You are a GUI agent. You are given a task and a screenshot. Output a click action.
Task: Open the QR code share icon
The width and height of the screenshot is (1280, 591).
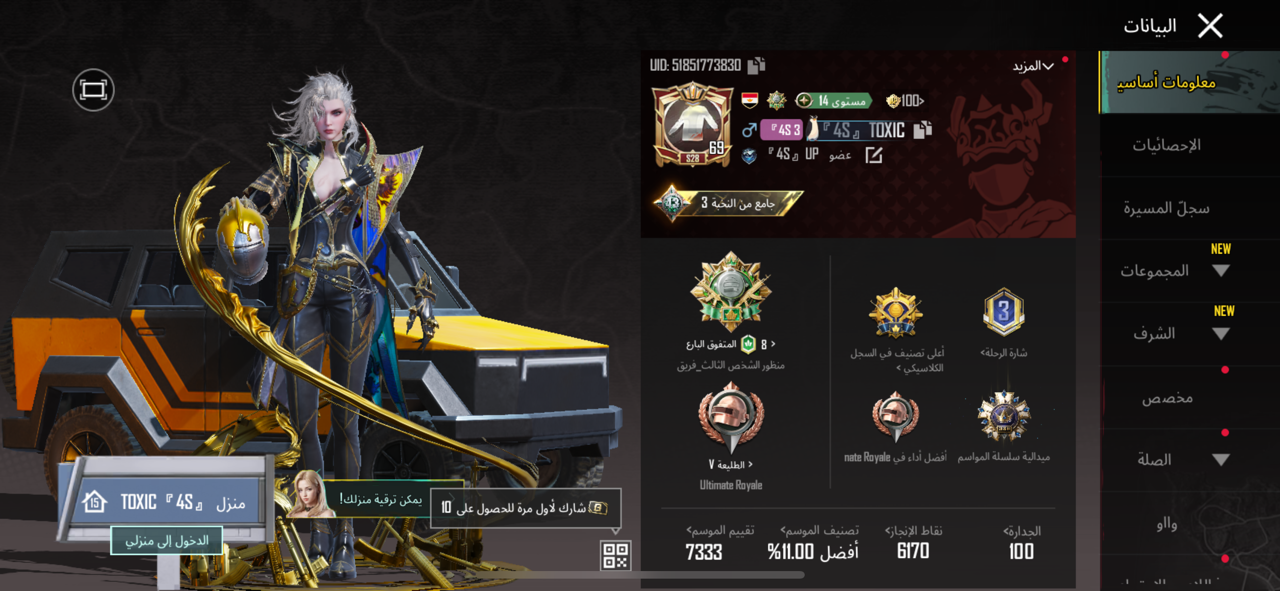coord(615,555)
